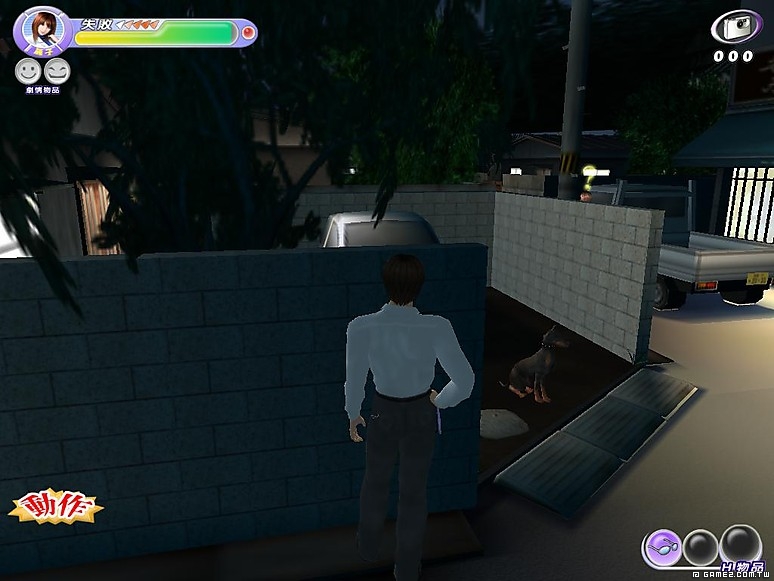
Task: Select the smiling face story item
Action: click(27, 70)
